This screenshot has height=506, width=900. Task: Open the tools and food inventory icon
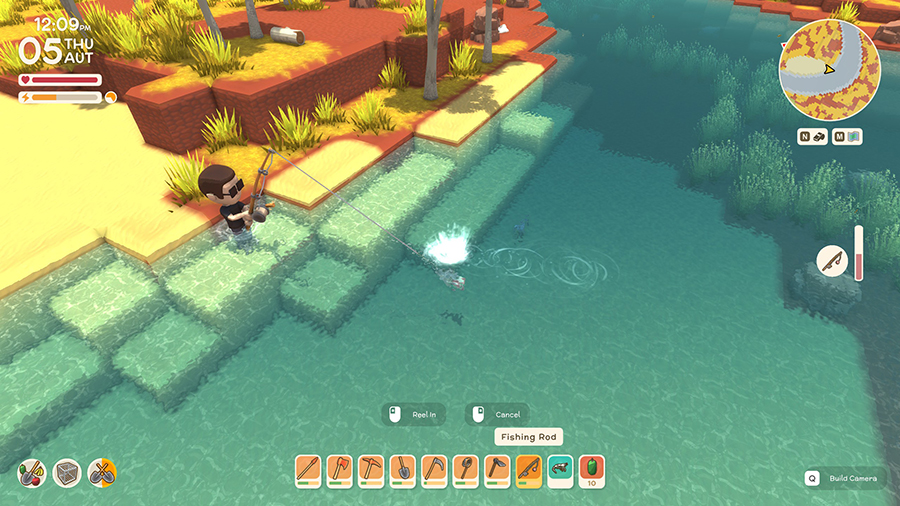33,471
